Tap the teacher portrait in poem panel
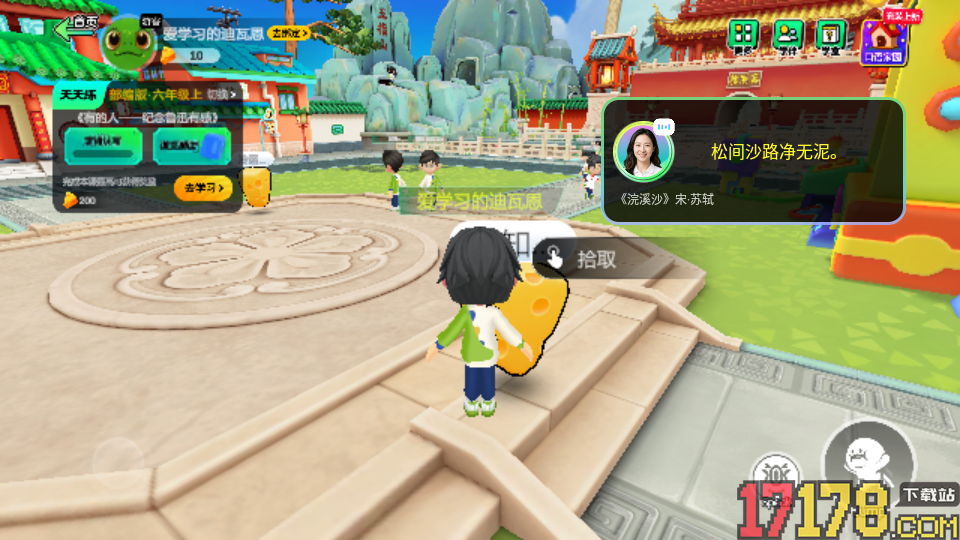This screenshot has width=960, height=540. point(638,152)
